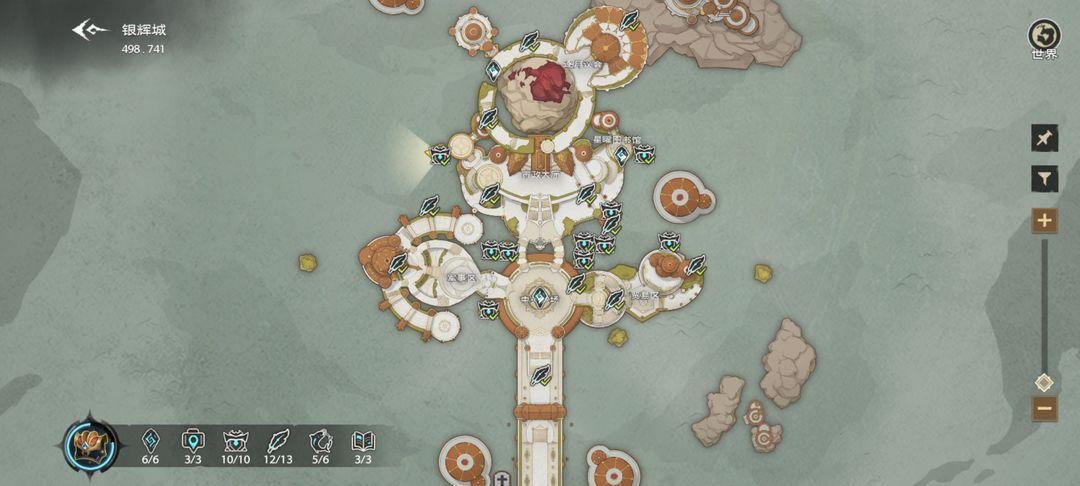Zoom in with the plus button
1080x486 pixels.
point(1044,220)
